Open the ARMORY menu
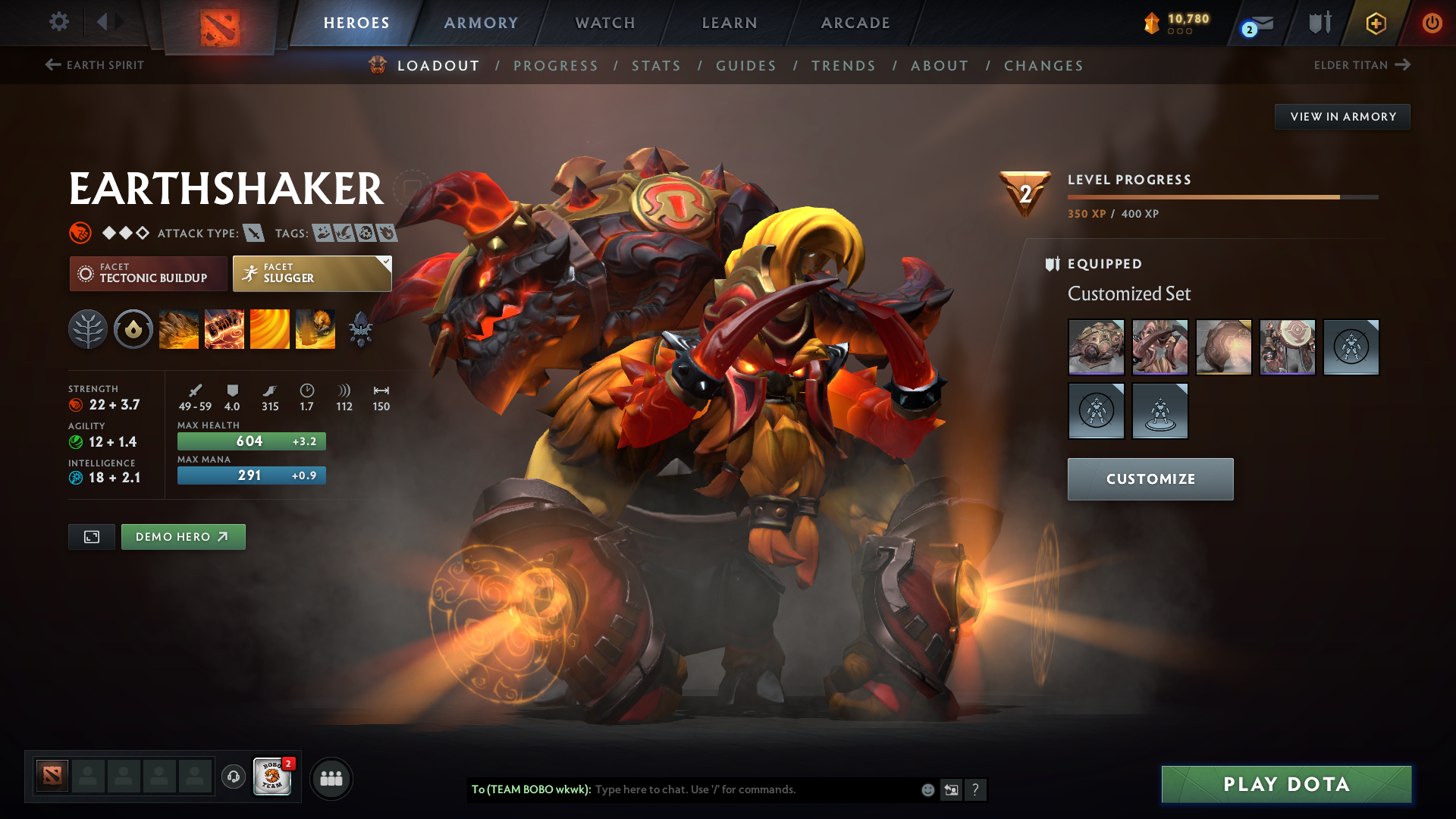The width and height of the screenshot is (1456, 819). 481,23
